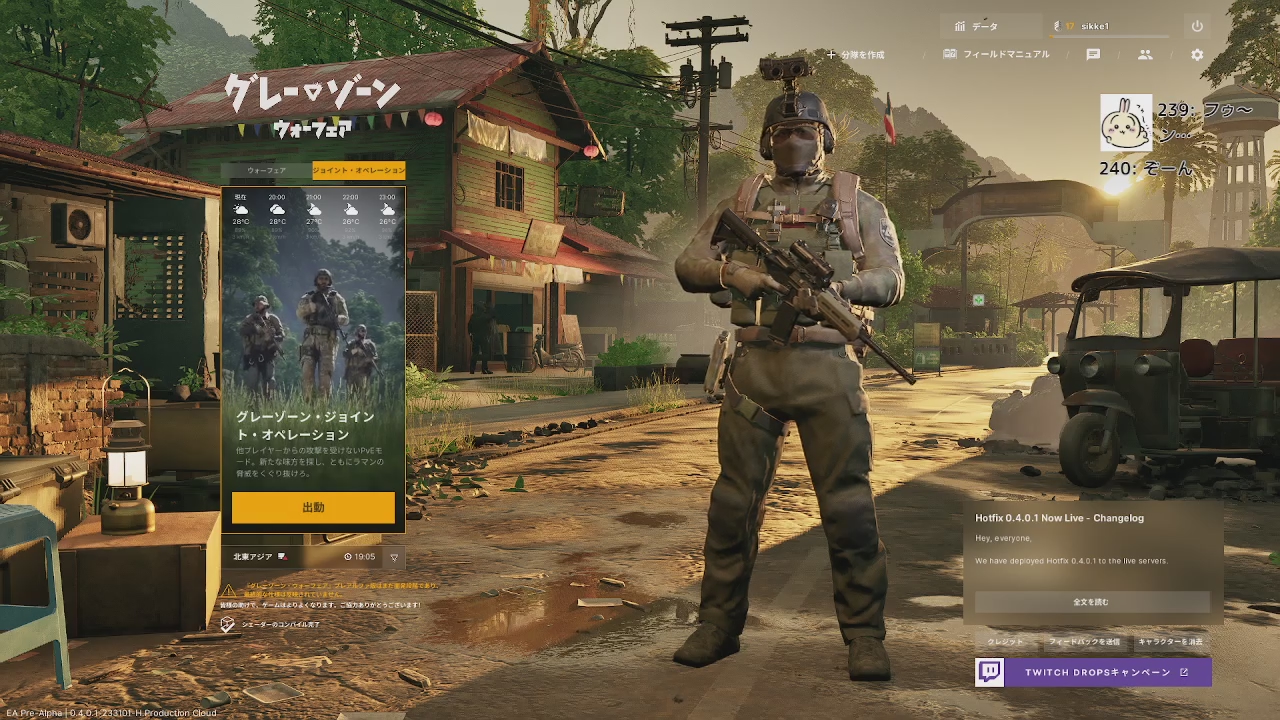Send feedback with フィードバックを送信

(x=1084, y=641)
